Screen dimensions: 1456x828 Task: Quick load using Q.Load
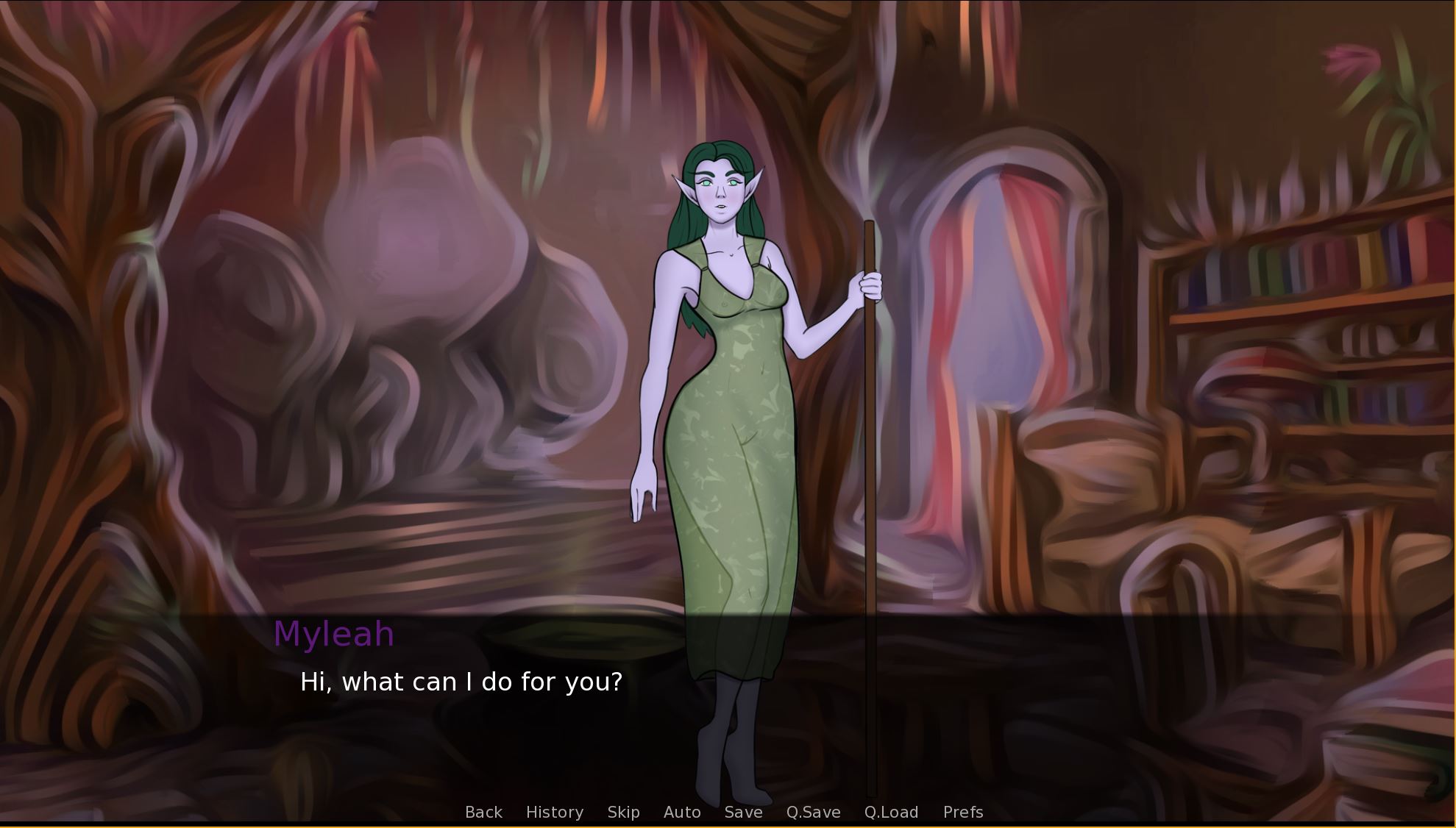click(891, 812)
